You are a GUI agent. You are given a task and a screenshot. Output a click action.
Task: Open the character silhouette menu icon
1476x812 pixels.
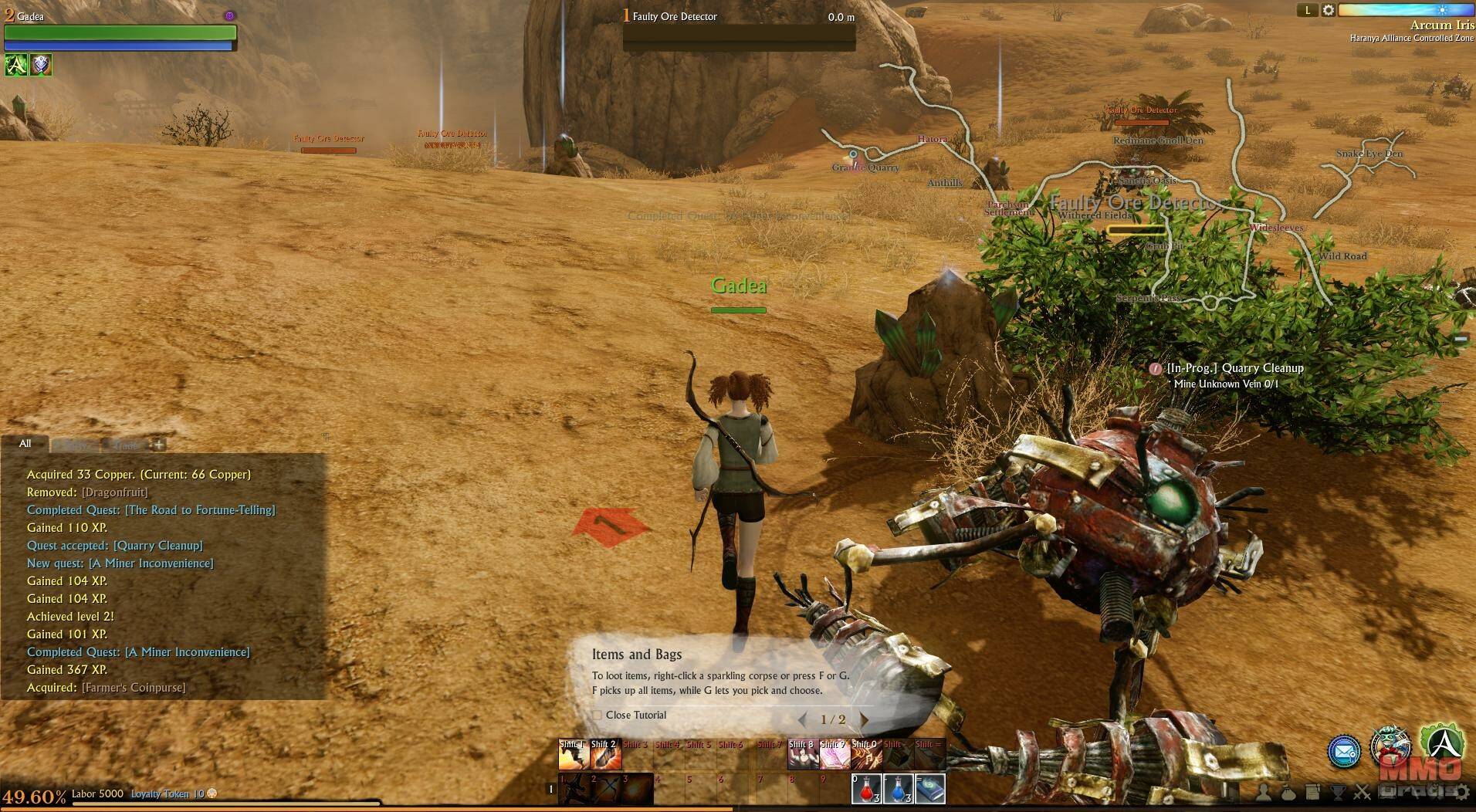[x=1264, y=792]
